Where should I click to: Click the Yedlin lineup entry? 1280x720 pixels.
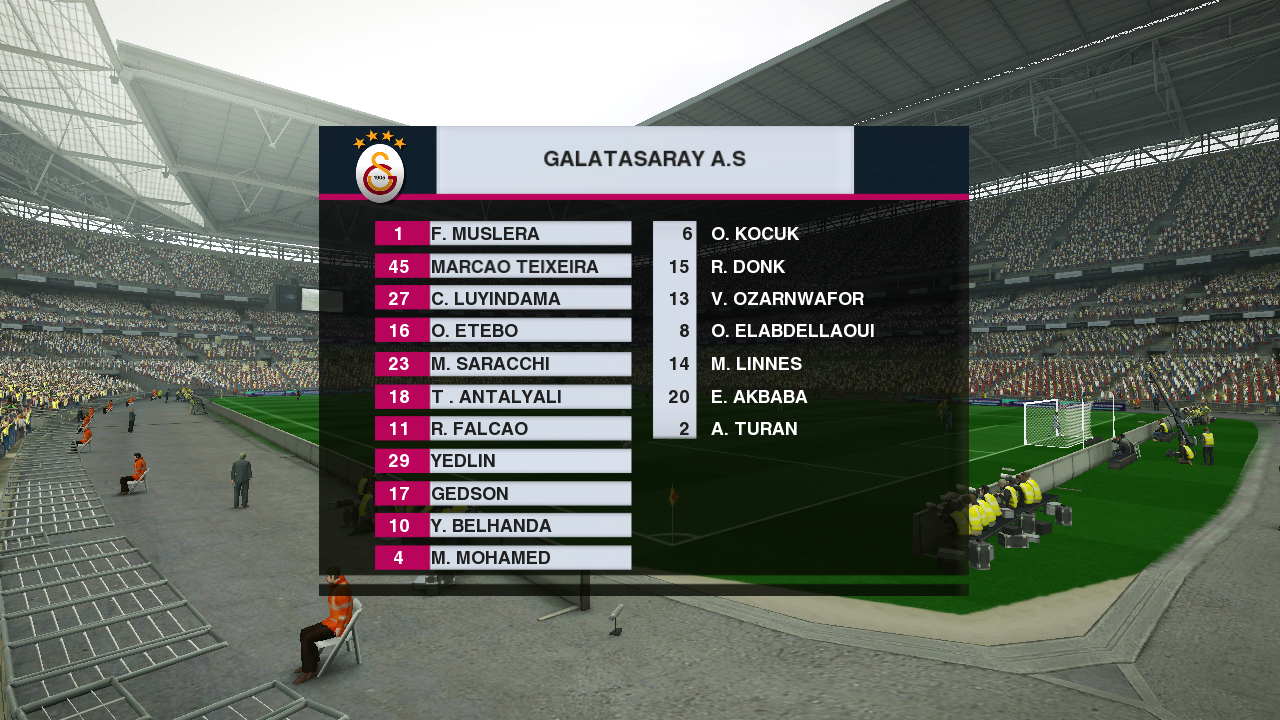[503, 461]
